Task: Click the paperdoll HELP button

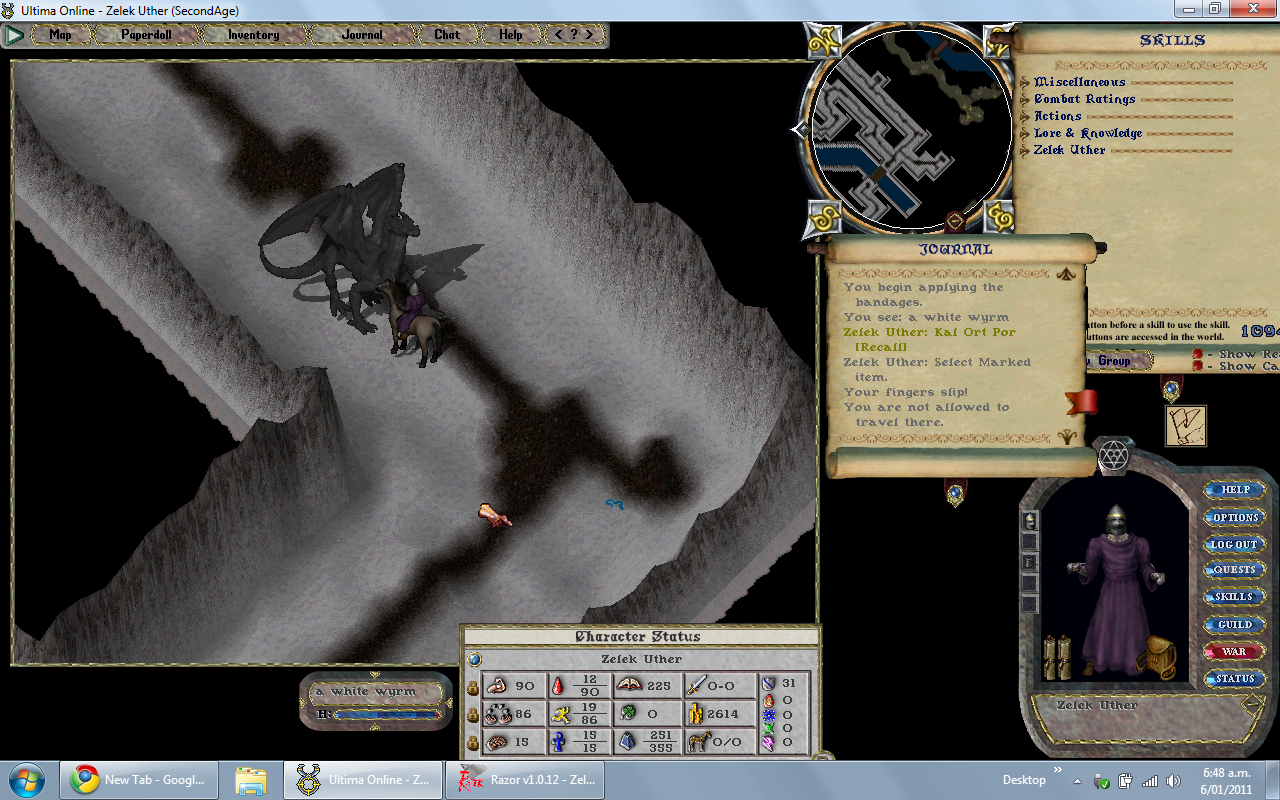Action: pyautogui.click(x=1235, y=490)
